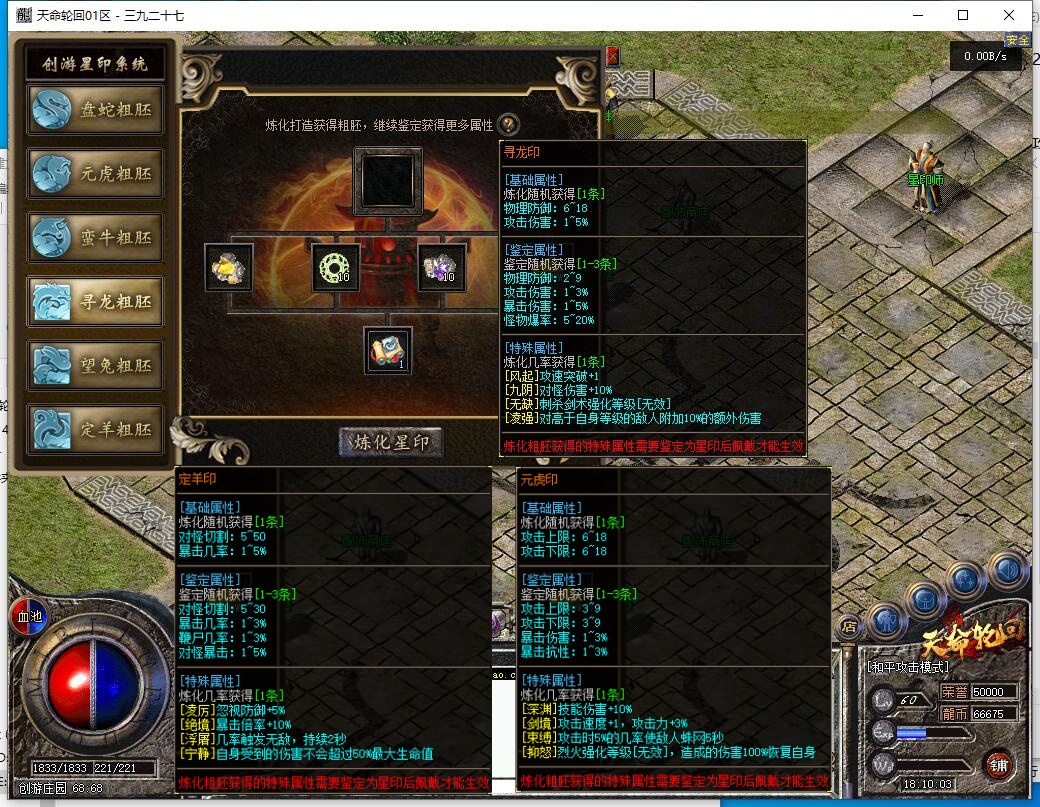
Task: Open the 店 shop button
Action: pyautogui.click(x=849, y=627)
